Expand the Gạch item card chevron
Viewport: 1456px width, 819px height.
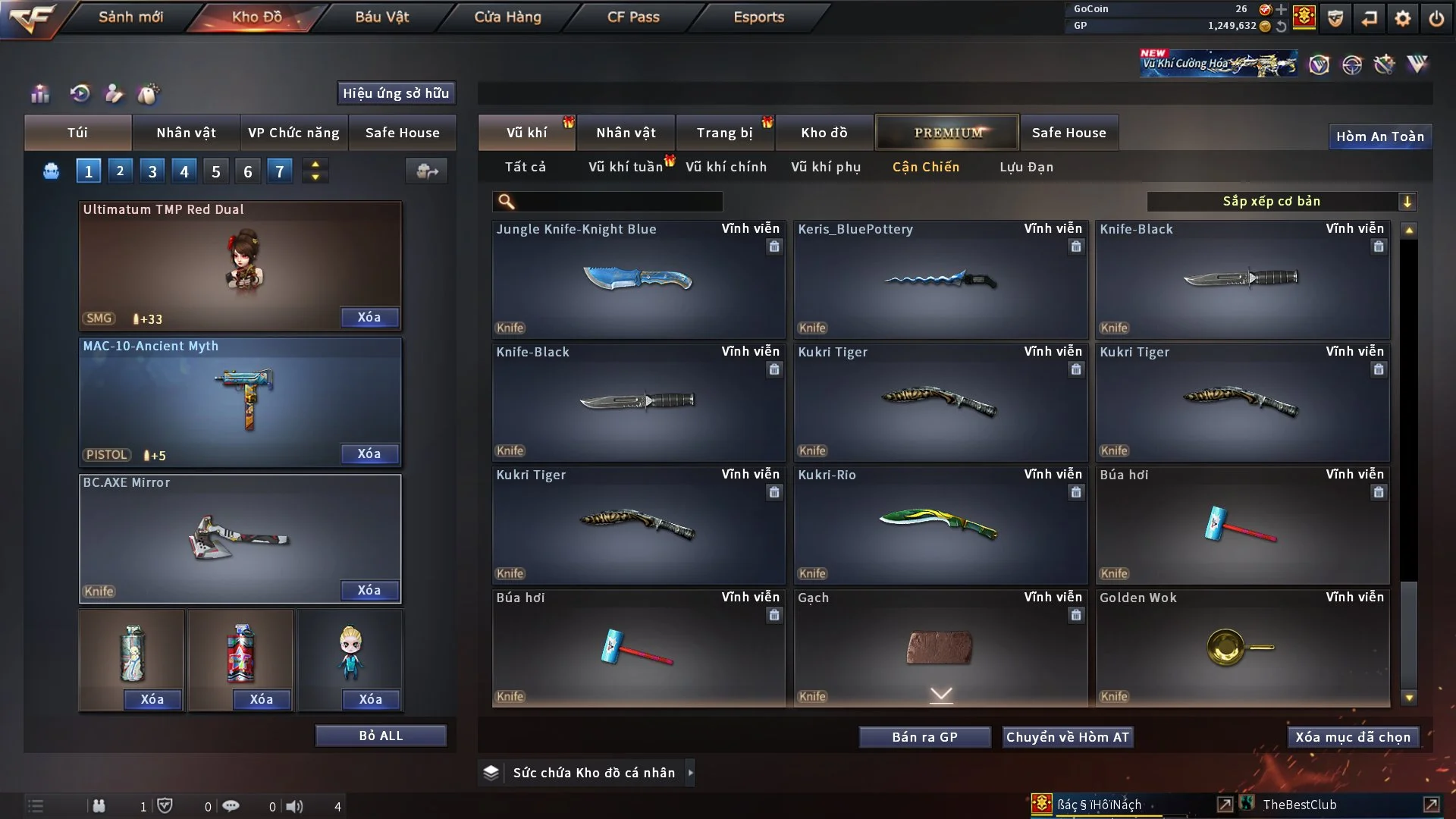coord(940,694)
